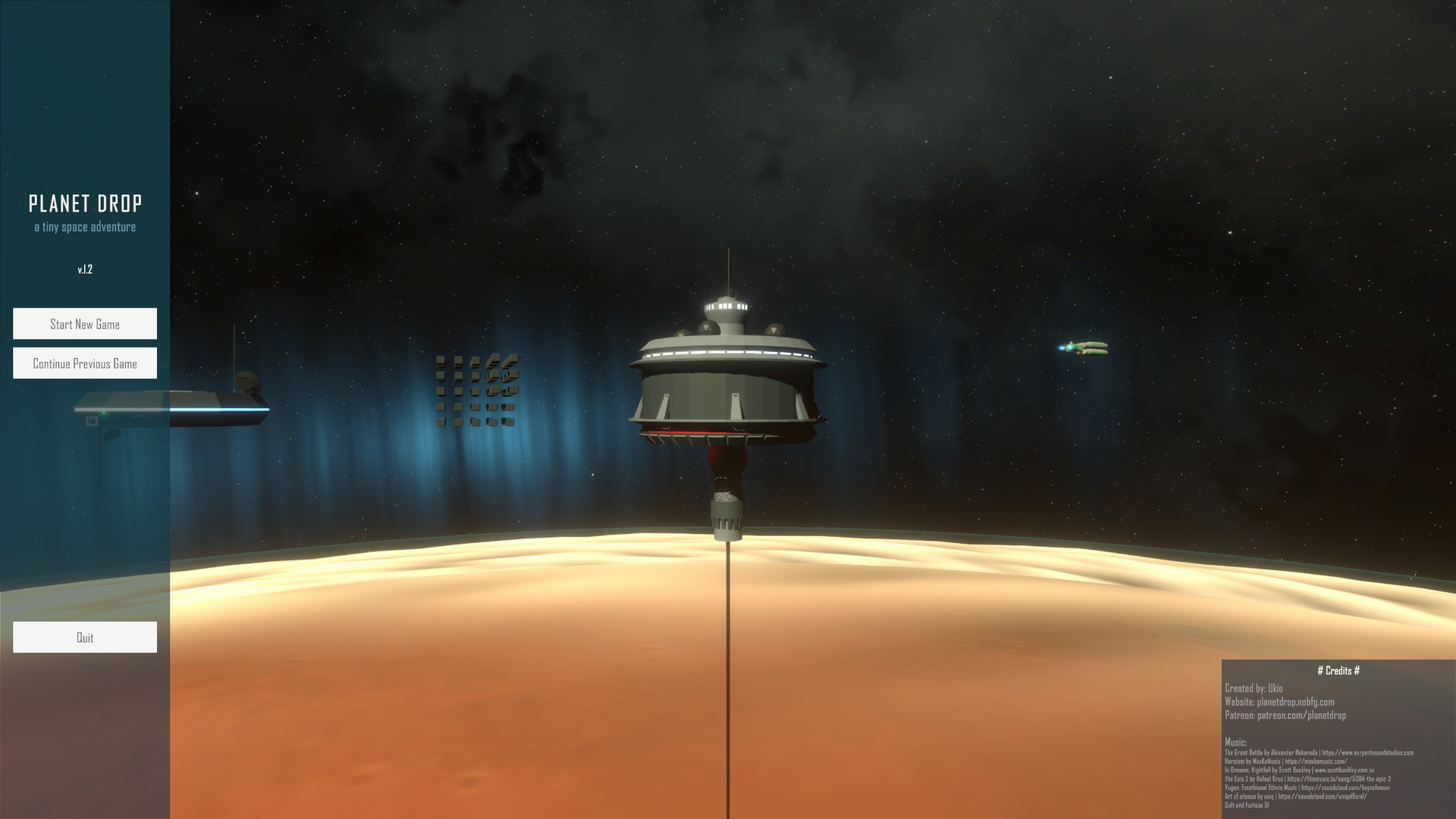Viewport: 1456px width, 819px height.
Task: Click the floating cargo container grid
Action: click(475, 391)
